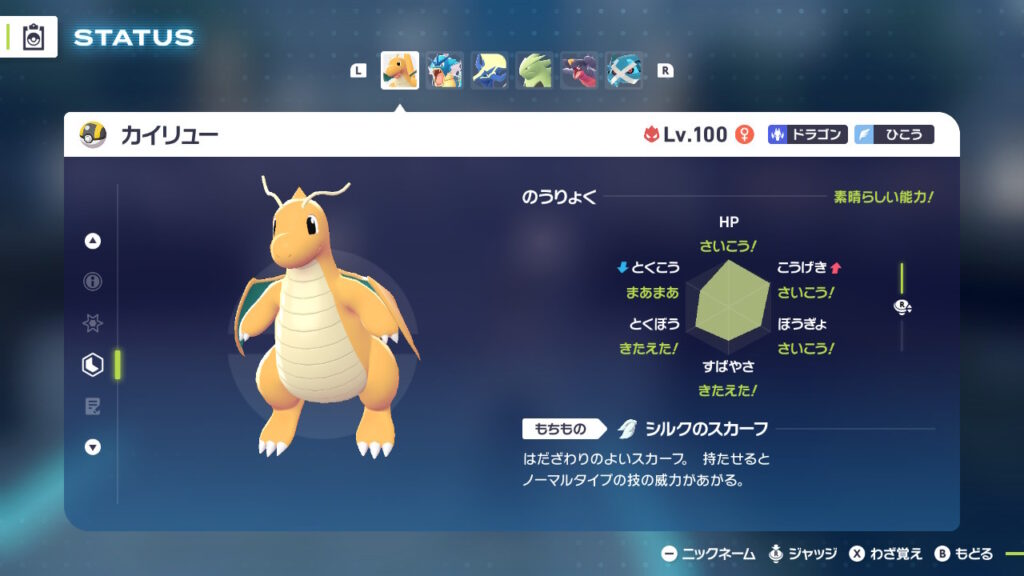
Task: Switch to Garchomp in the party row
Action: pos(579,71)
